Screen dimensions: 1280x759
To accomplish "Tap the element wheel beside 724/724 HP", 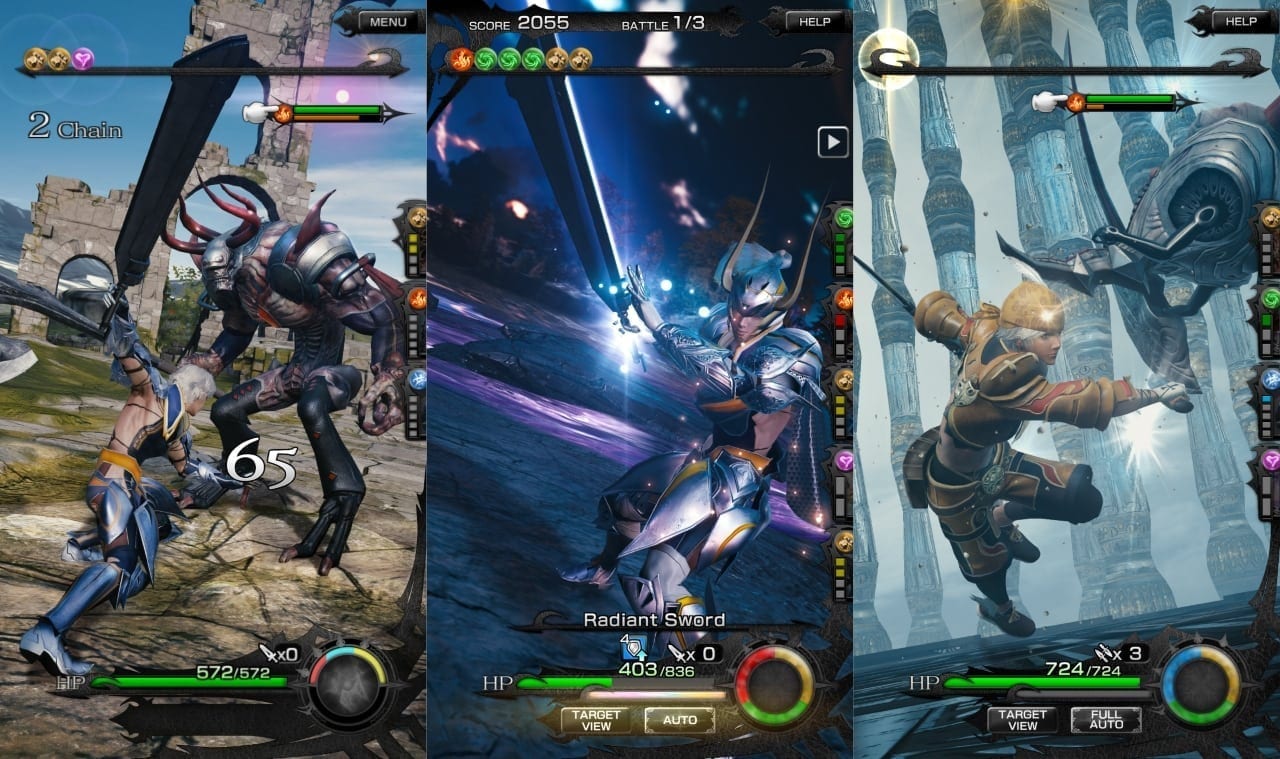I will (x=1200, y=686).
